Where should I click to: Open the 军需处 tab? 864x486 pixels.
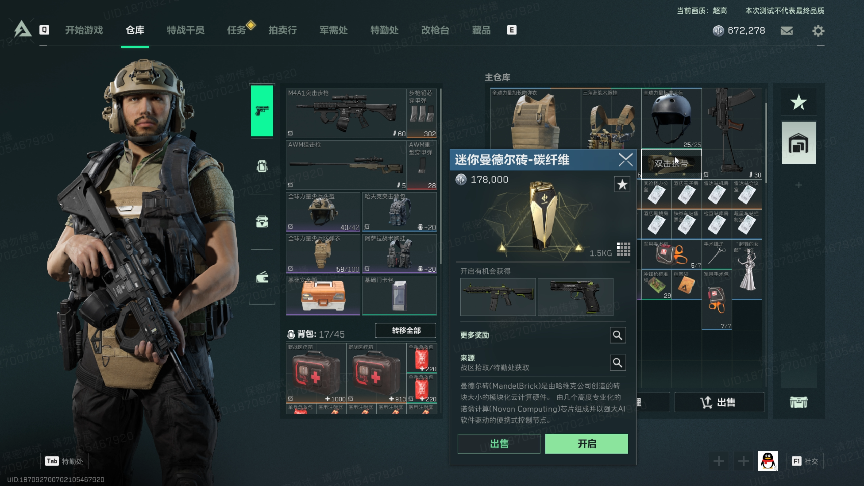[333, 30]
